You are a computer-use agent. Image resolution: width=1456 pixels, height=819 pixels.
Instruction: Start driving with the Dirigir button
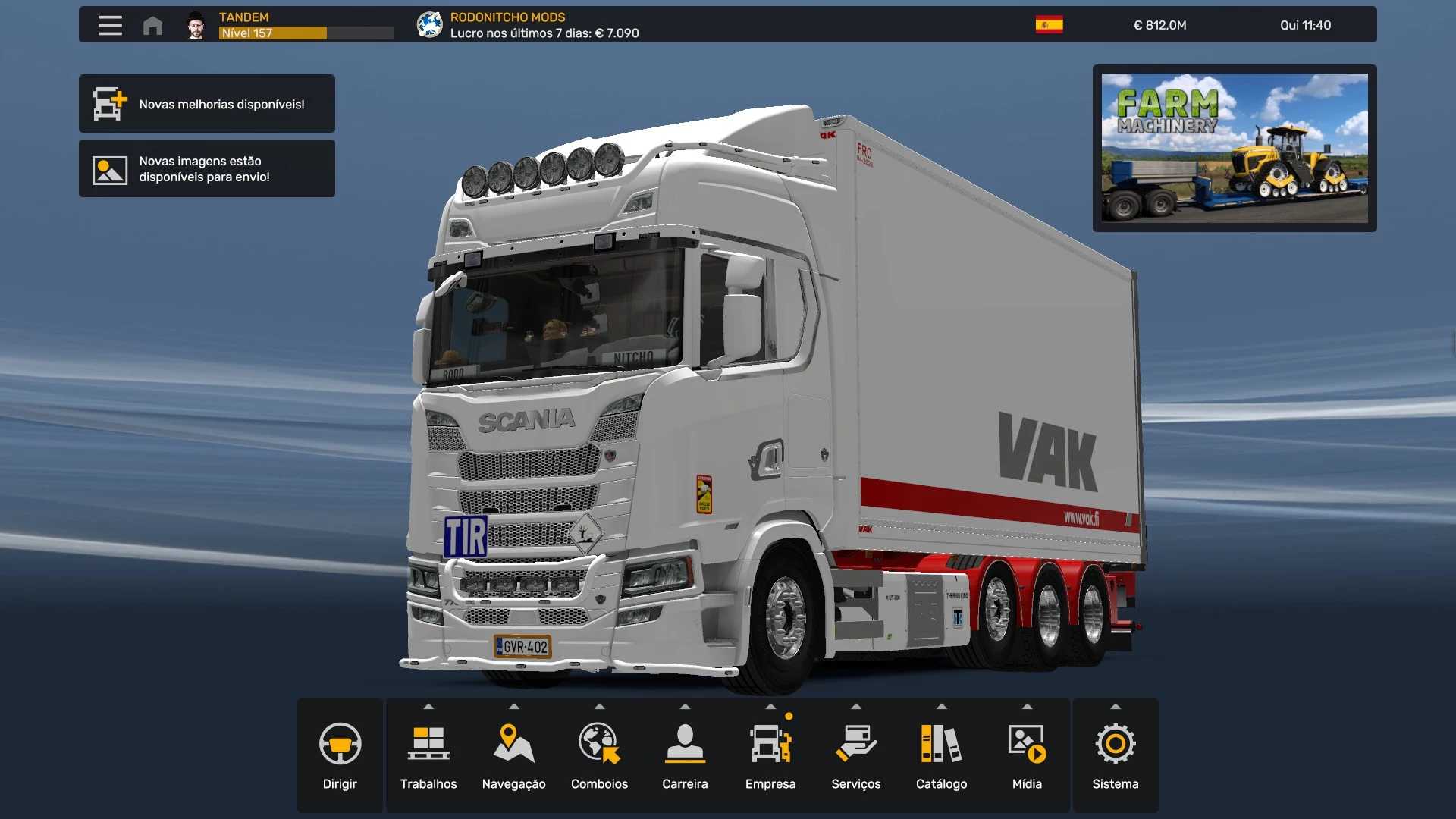pos(340,755)
